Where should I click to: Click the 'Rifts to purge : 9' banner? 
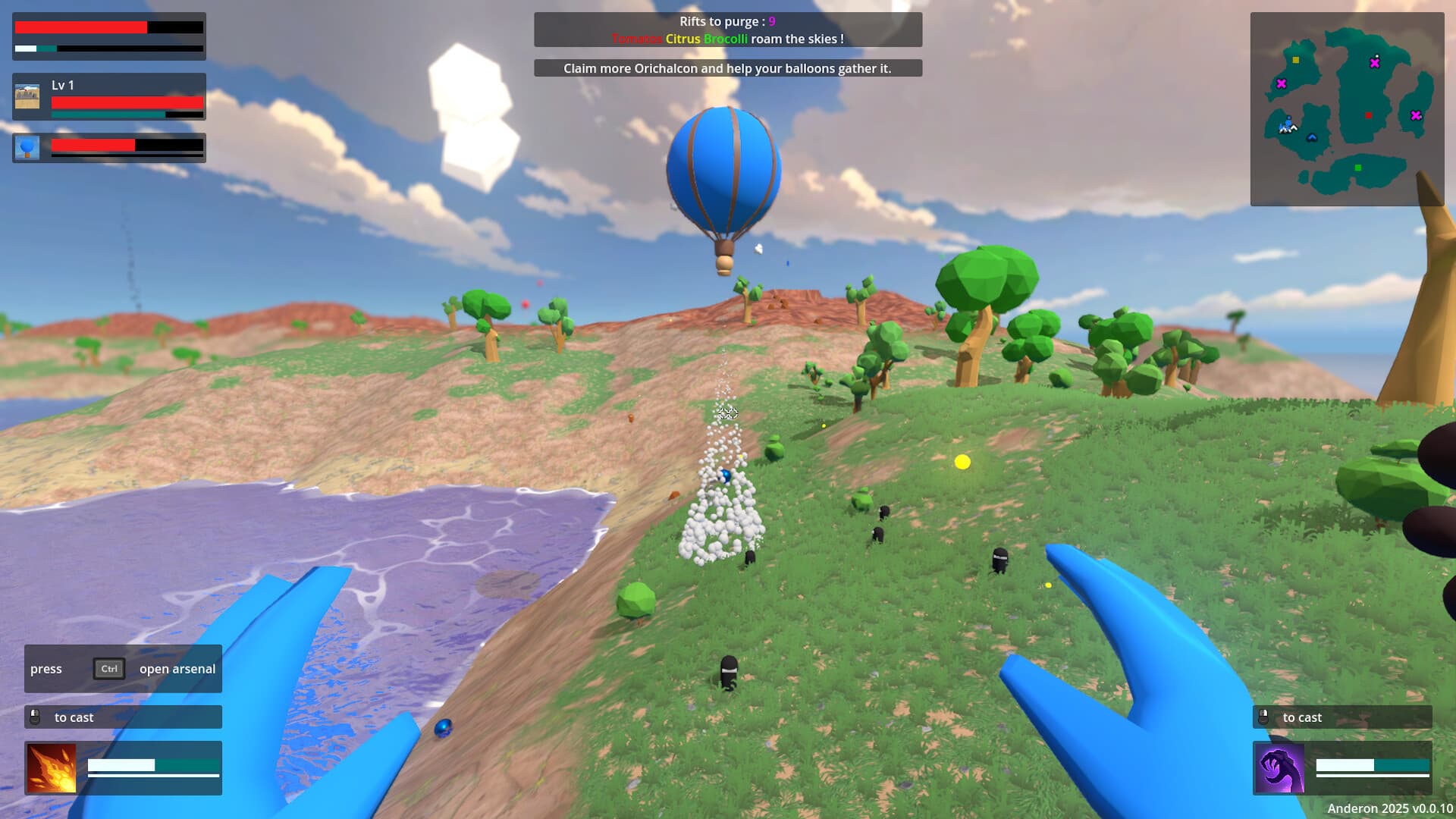point(727,21)
